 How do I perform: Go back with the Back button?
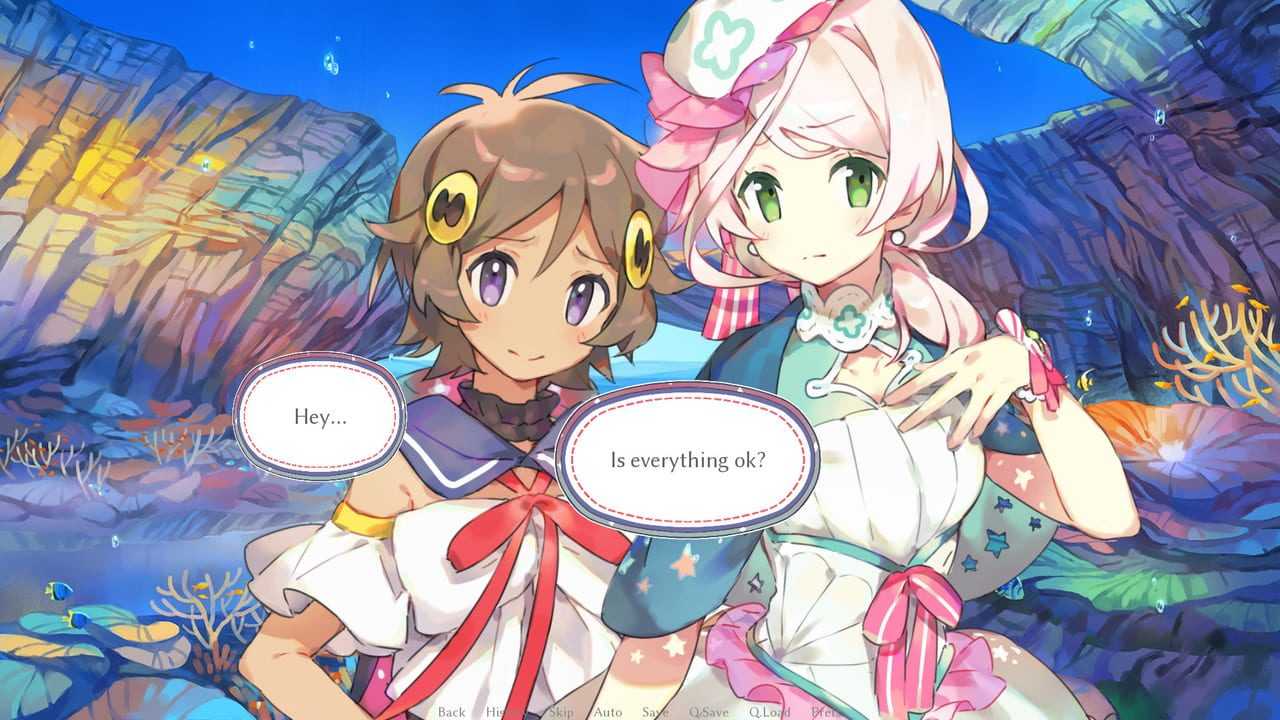click(x=451, y=712)
